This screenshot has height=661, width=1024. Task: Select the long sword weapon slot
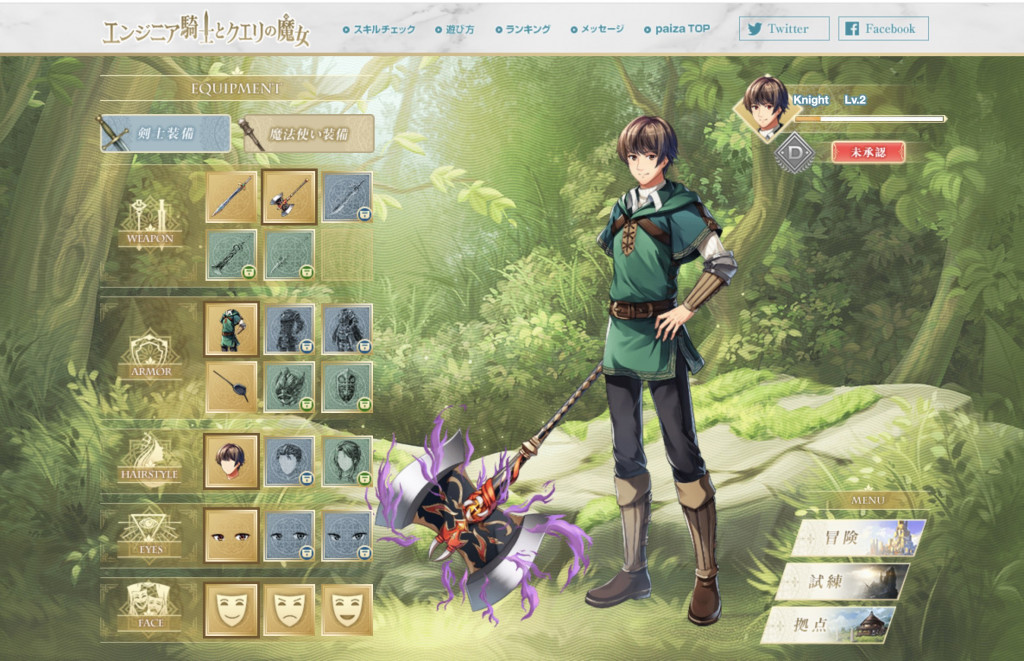click(231, 196)
